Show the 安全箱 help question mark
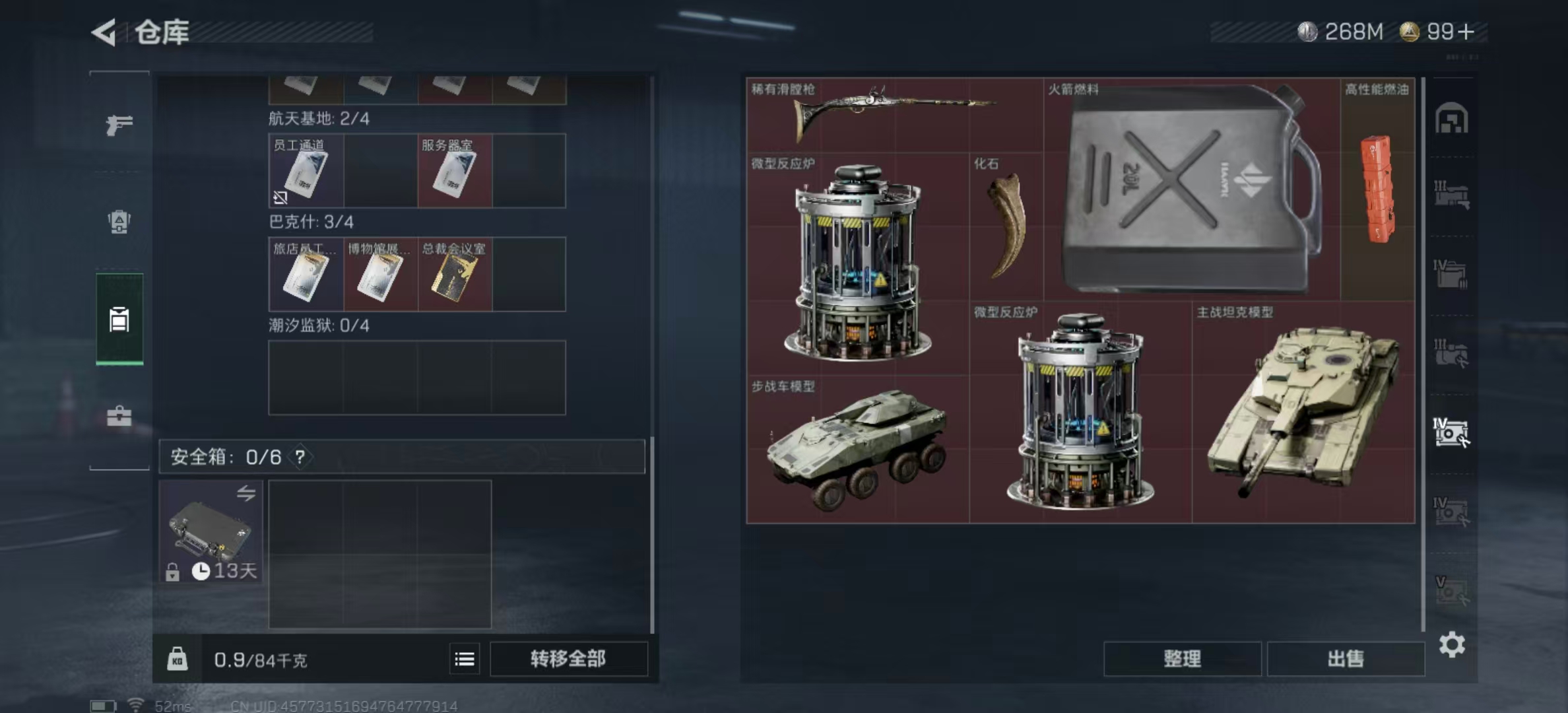 300,457
